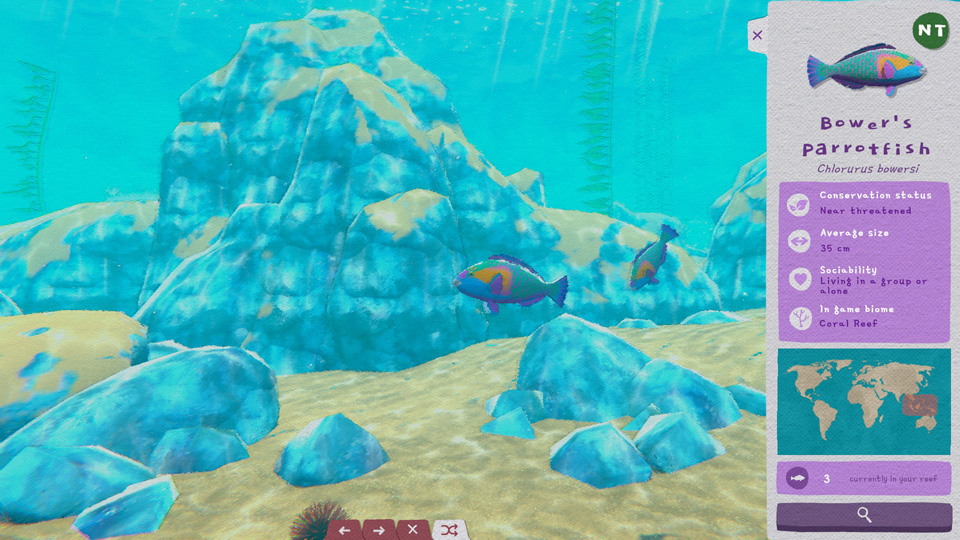960x540 pixels.
Task: Click the red X button in bottom toolbar
Action: pos(412,530)
